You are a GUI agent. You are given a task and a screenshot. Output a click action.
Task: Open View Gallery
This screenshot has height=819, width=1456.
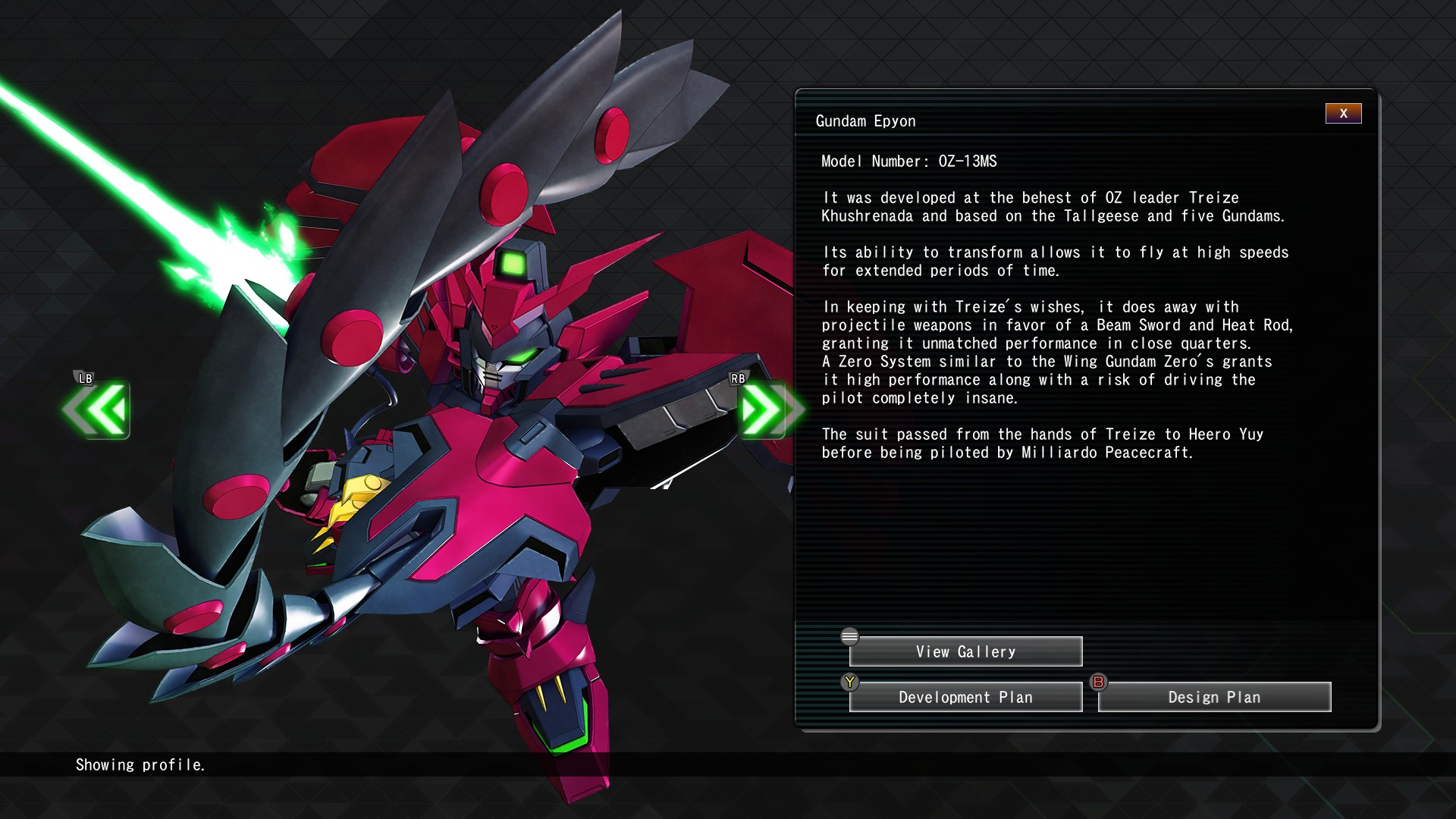(965, 652)
